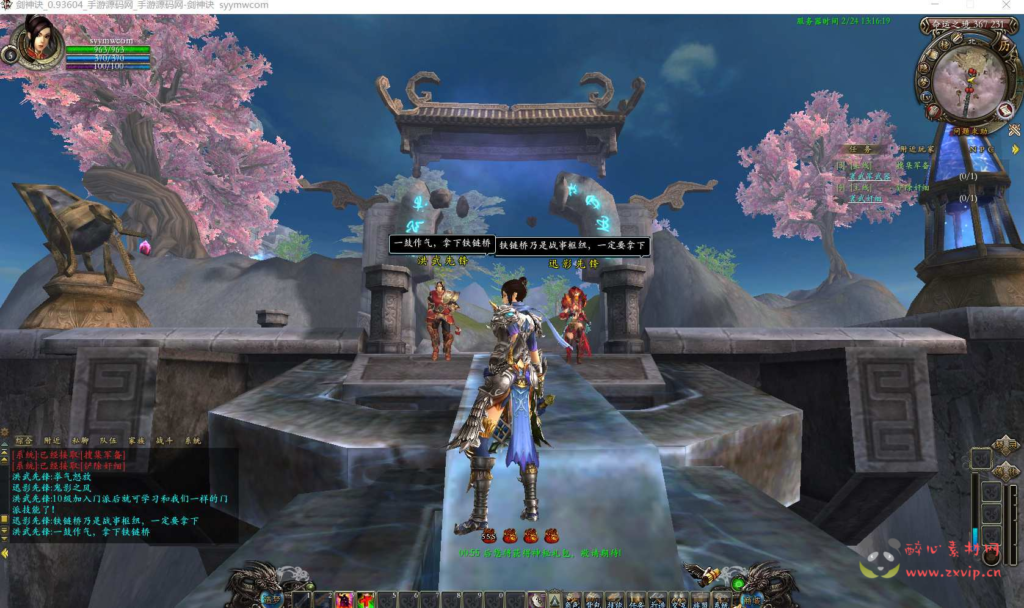Switch to the 队伍 chat tab
Image resolution: width=1024 pixels, height=608 pixels.
108,440
